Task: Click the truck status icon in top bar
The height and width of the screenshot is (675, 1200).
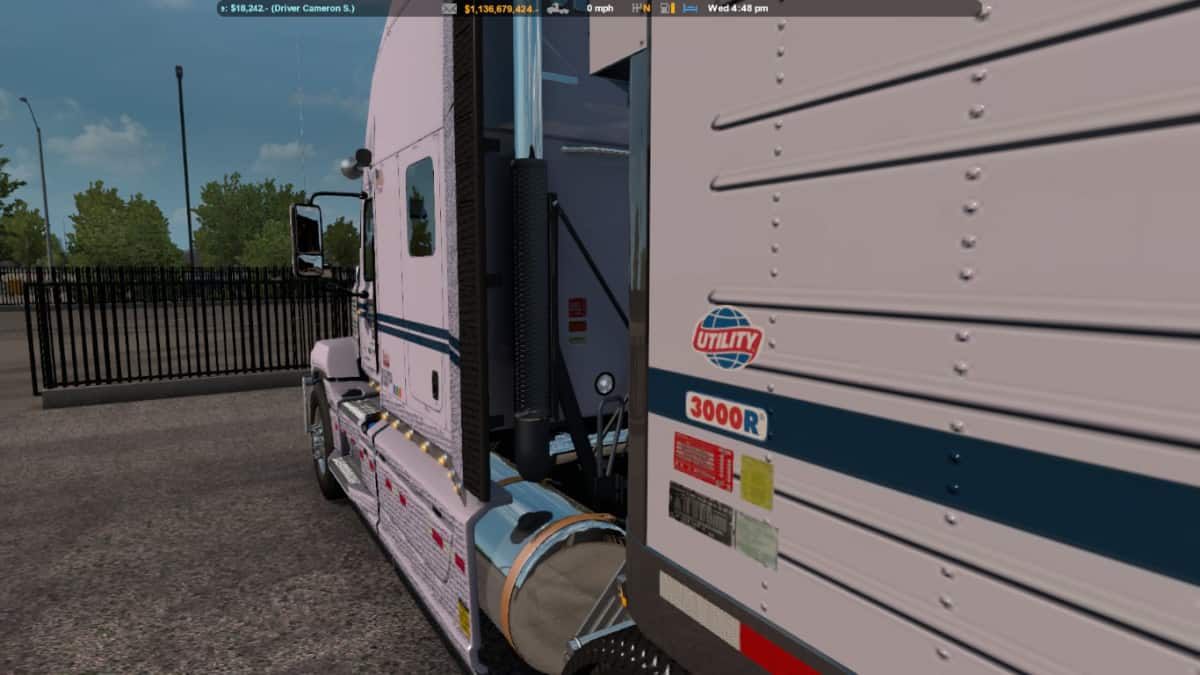Action: point(558,8)
